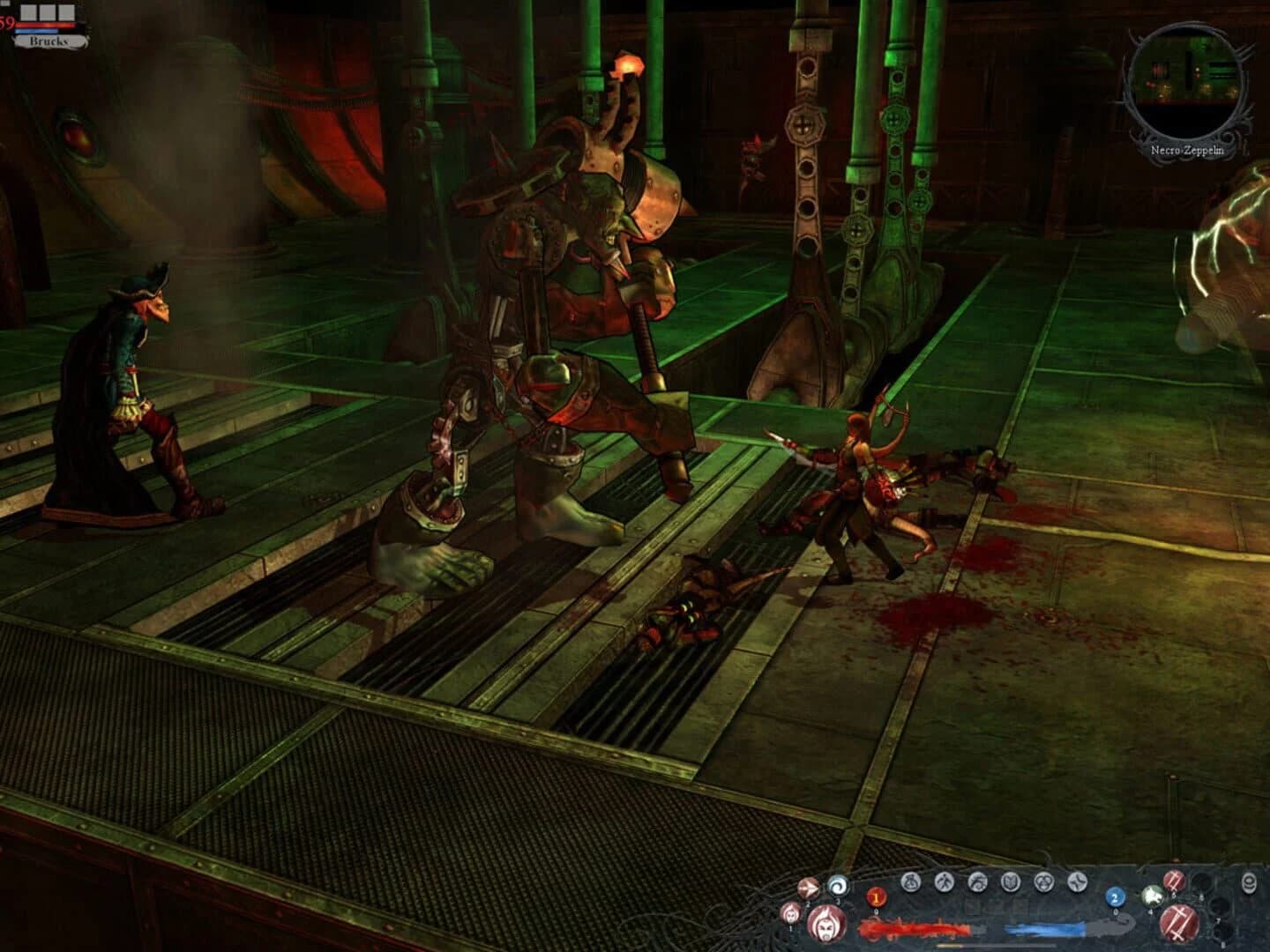
Task: Select the running-figure skill icon
Action: [945, 883]
